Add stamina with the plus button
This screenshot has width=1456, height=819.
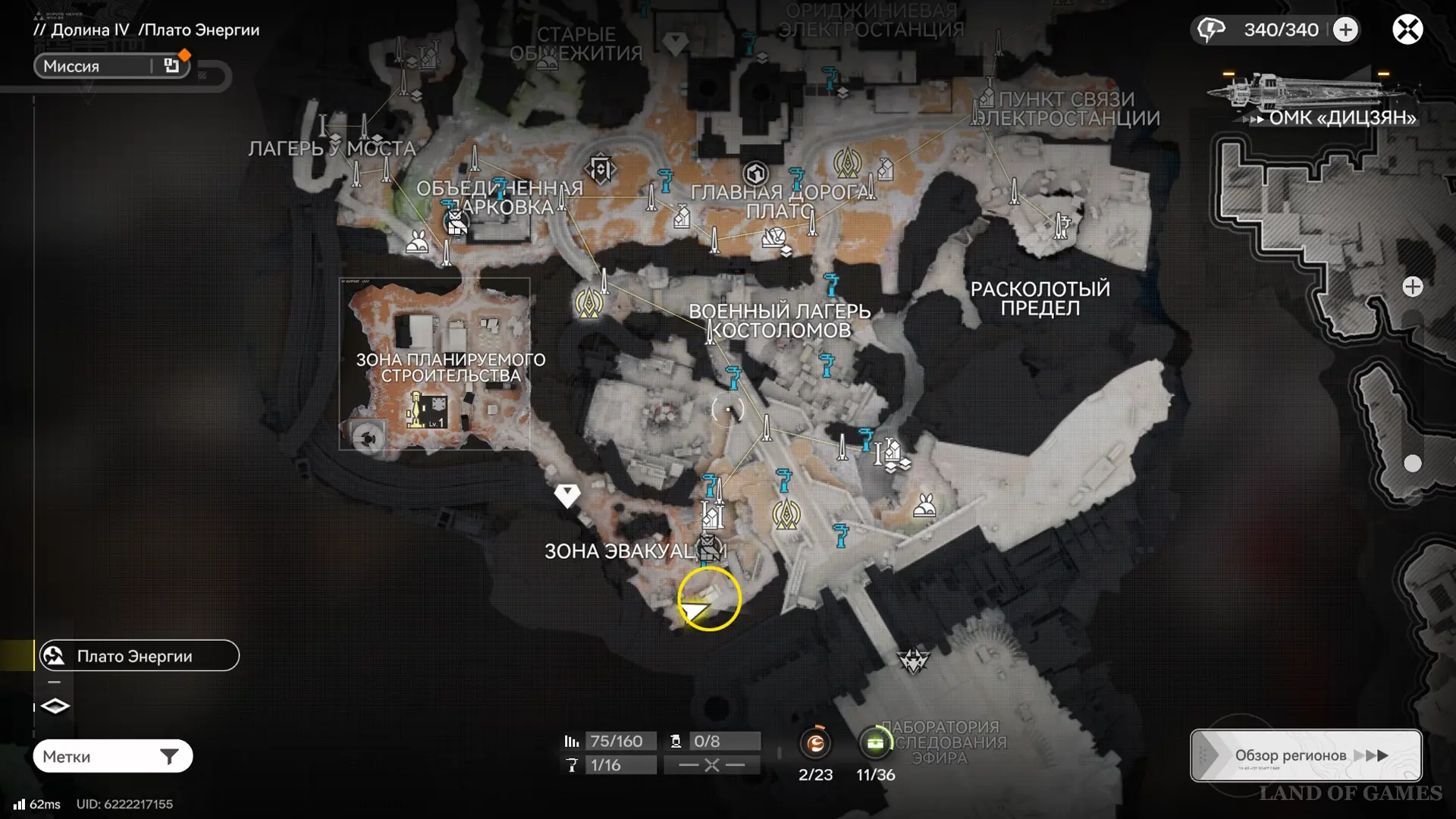point(1345,30)
